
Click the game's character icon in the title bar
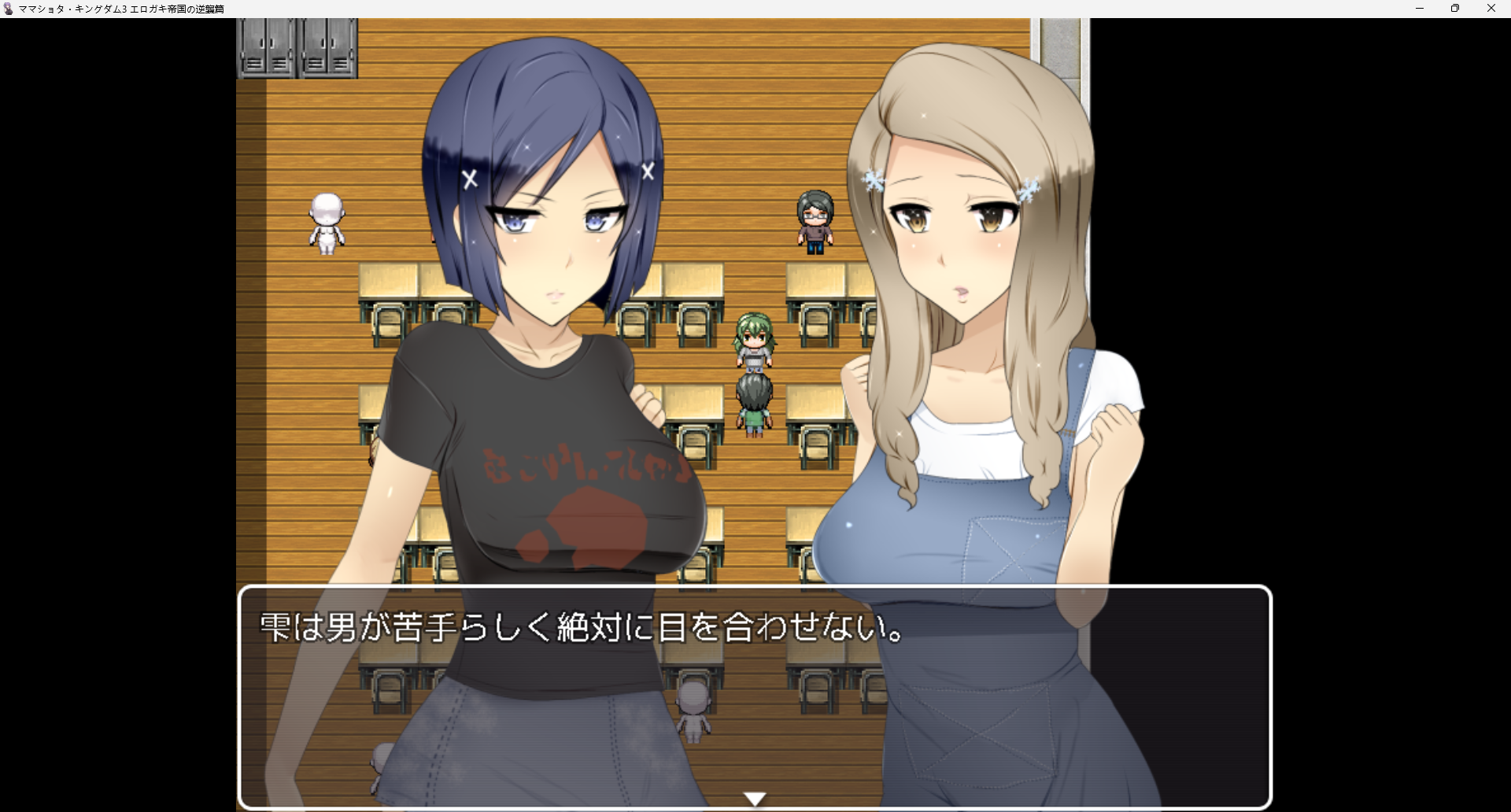pyautogui.click(x=9, y=9)
